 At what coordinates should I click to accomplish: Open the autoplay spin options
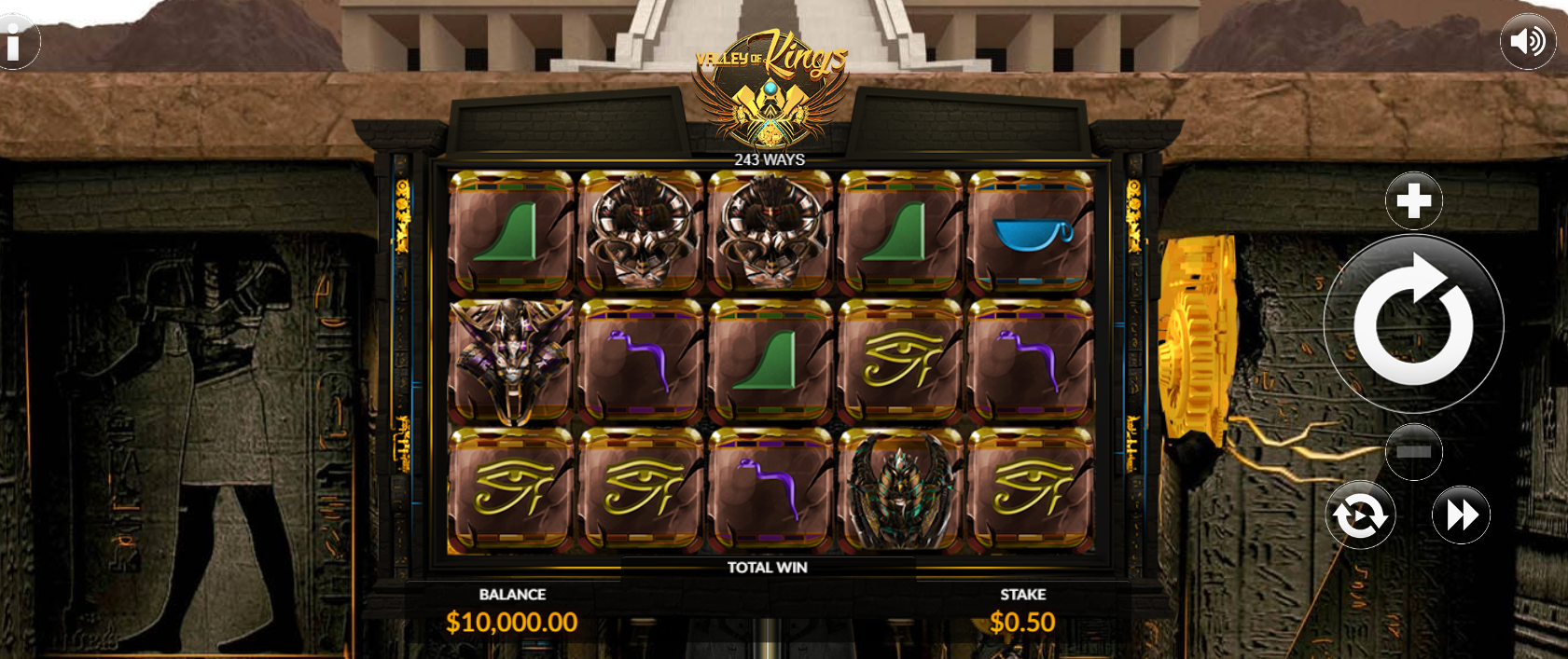pyautogui.click(x=1360, y=515)
